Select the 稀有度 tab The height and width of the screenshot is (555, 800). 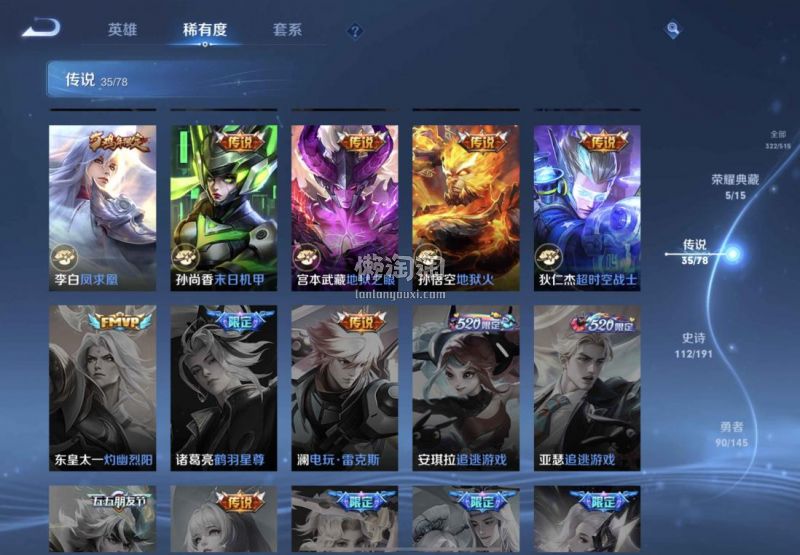coord(204,30)
